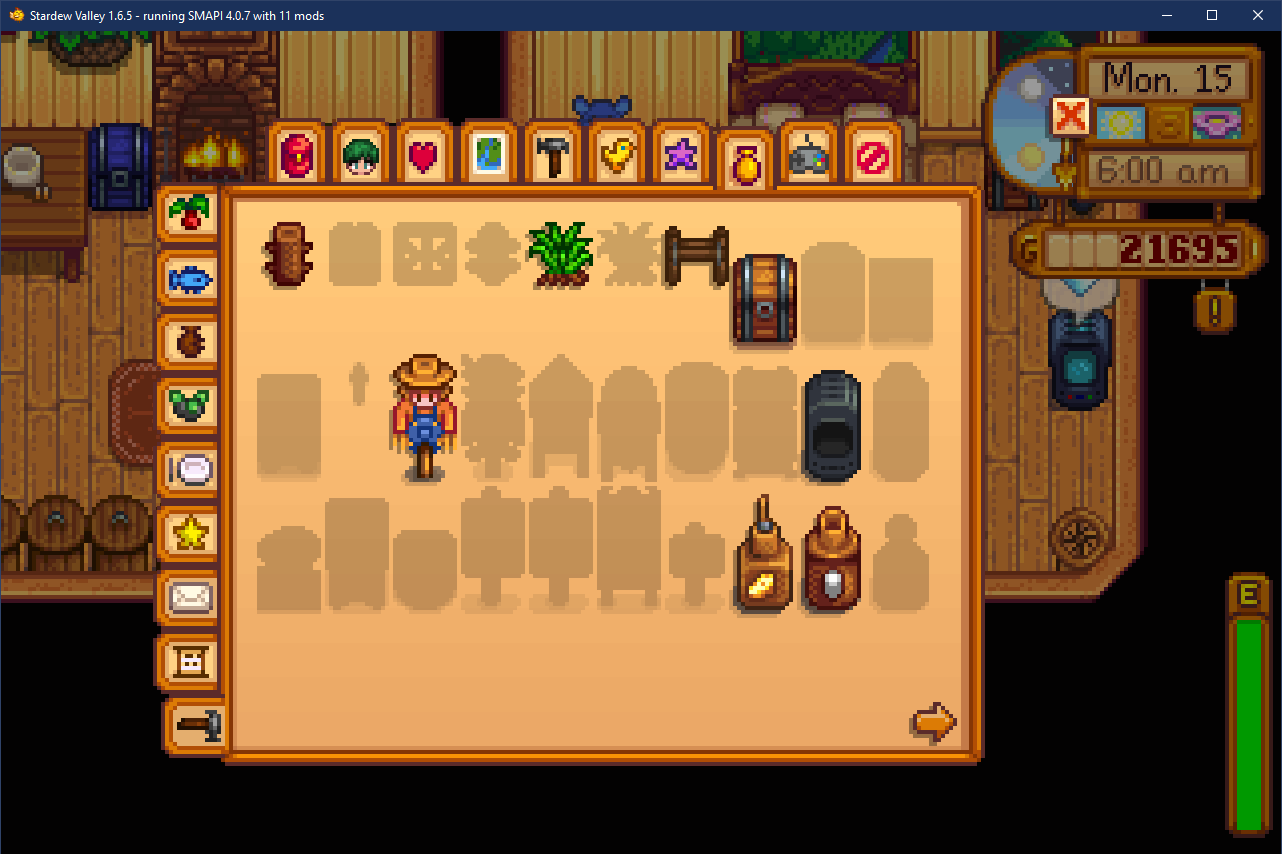
Task: Open the fish collection sidebar tab
Action: [x=189, y=280]
